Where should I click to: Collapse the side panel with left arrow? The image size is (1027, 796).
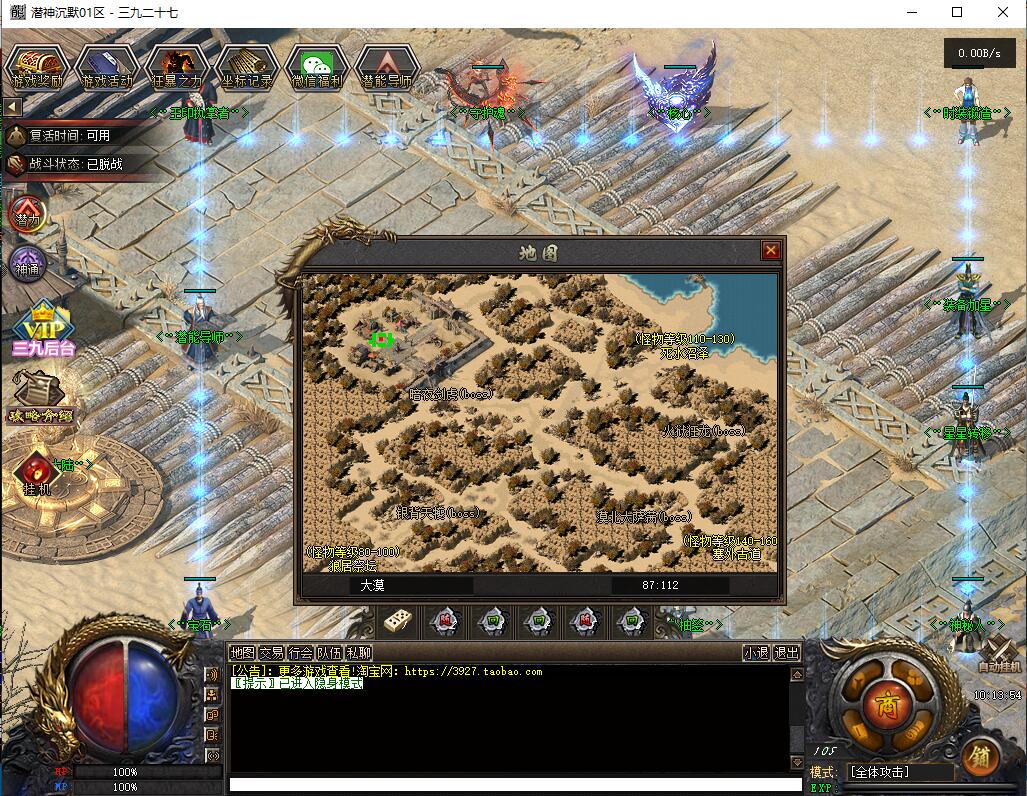(13, 107)
